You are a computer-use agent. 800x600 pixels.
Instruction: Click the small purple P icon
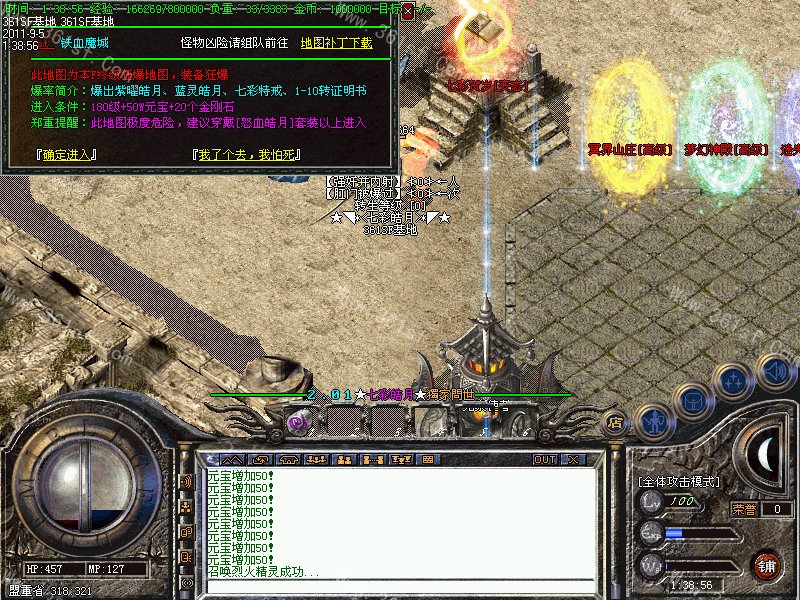[x=297, y=423]
